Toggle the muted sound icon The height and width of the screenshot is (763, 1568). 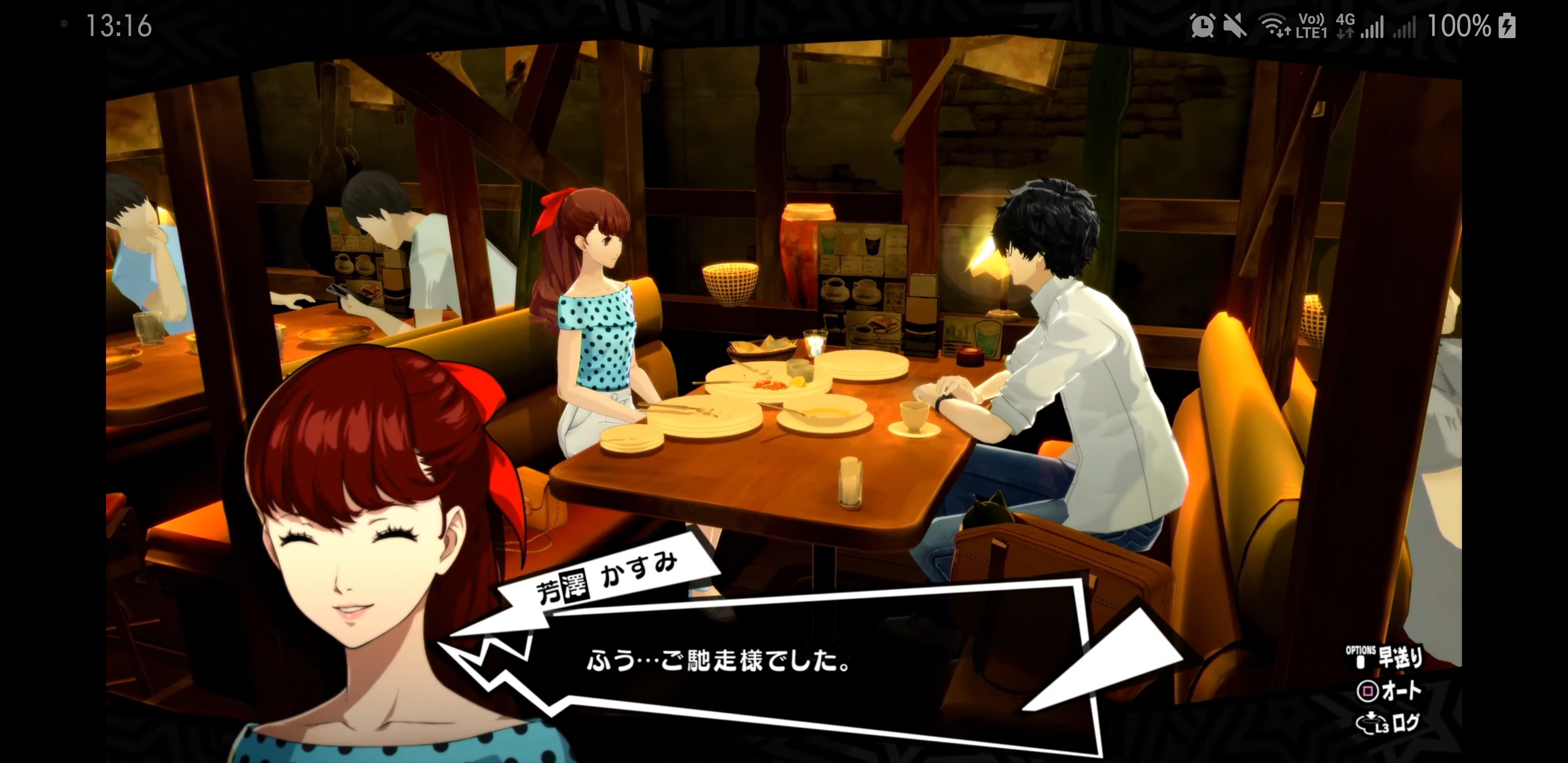(1233, 25)
